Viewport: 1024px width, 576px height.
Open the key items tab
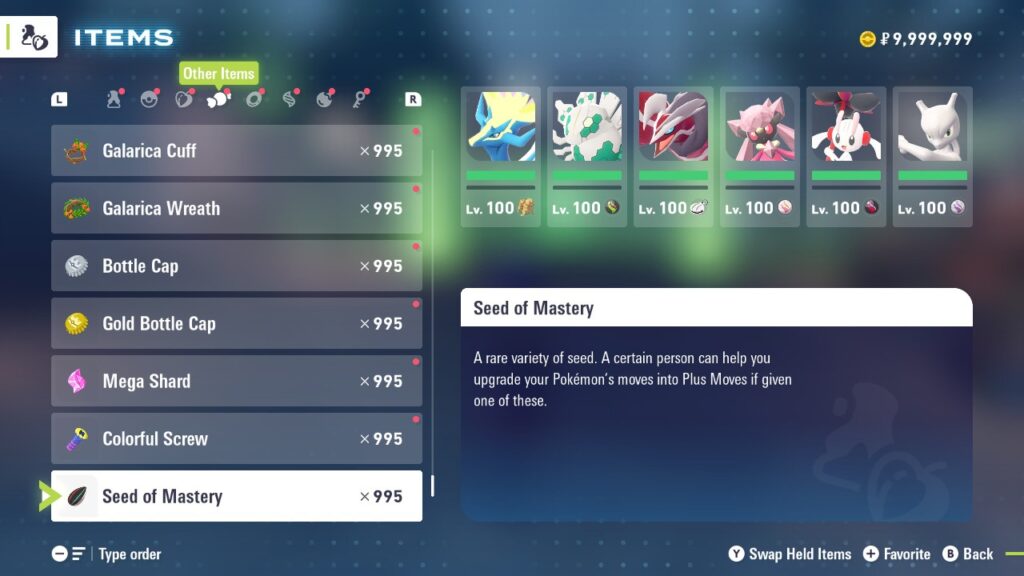(359, 99)
